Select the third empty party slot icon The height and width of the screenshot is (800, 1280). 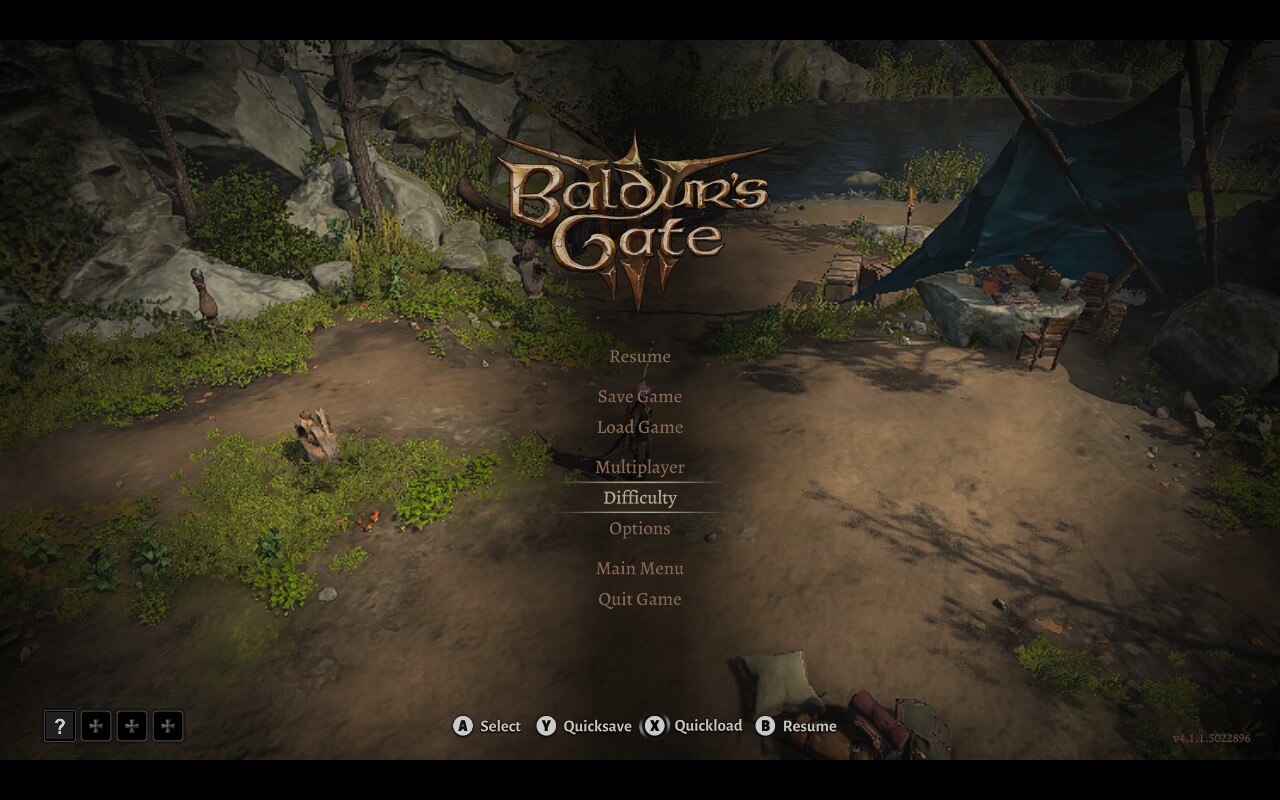(x=167, y=726)
